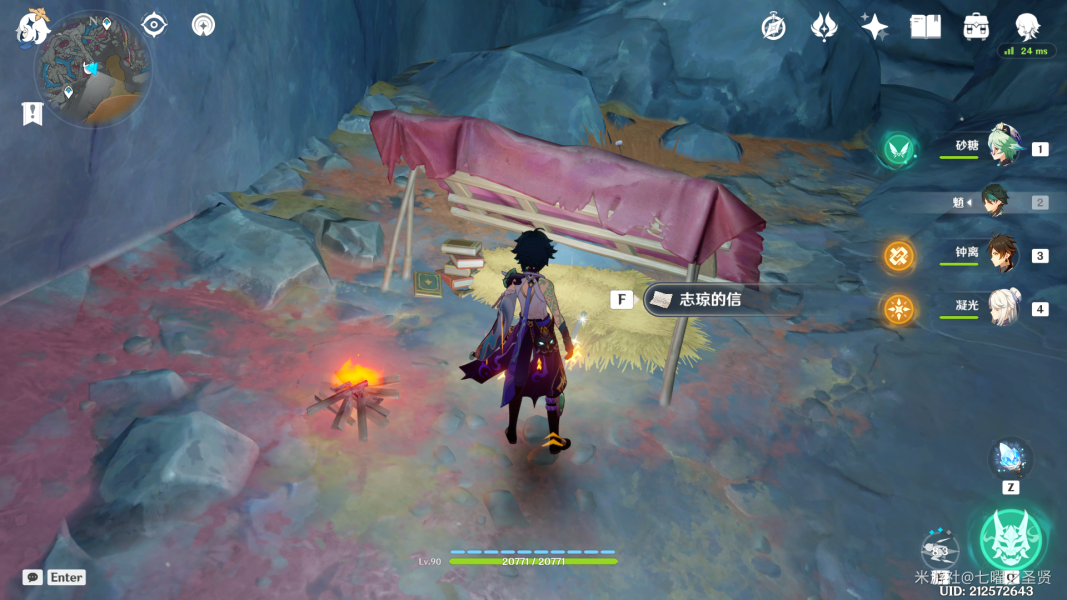Screen dimensions: 1067x600
Task: Open the quest log banner icon
Action: (32, 114)
